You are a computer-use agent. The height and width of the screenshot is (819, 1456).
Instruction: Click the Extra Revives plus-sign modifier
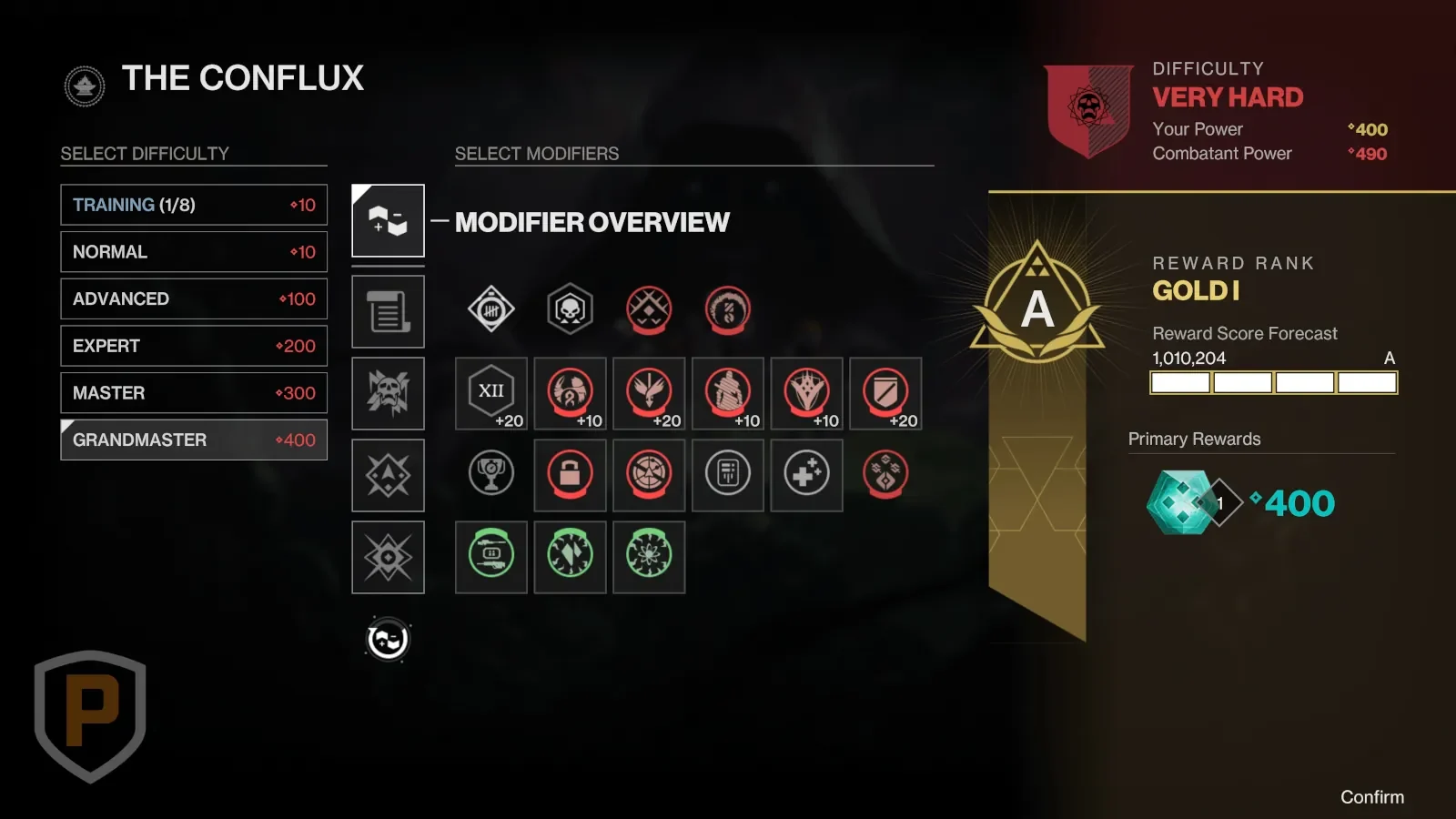click(806, 474)
